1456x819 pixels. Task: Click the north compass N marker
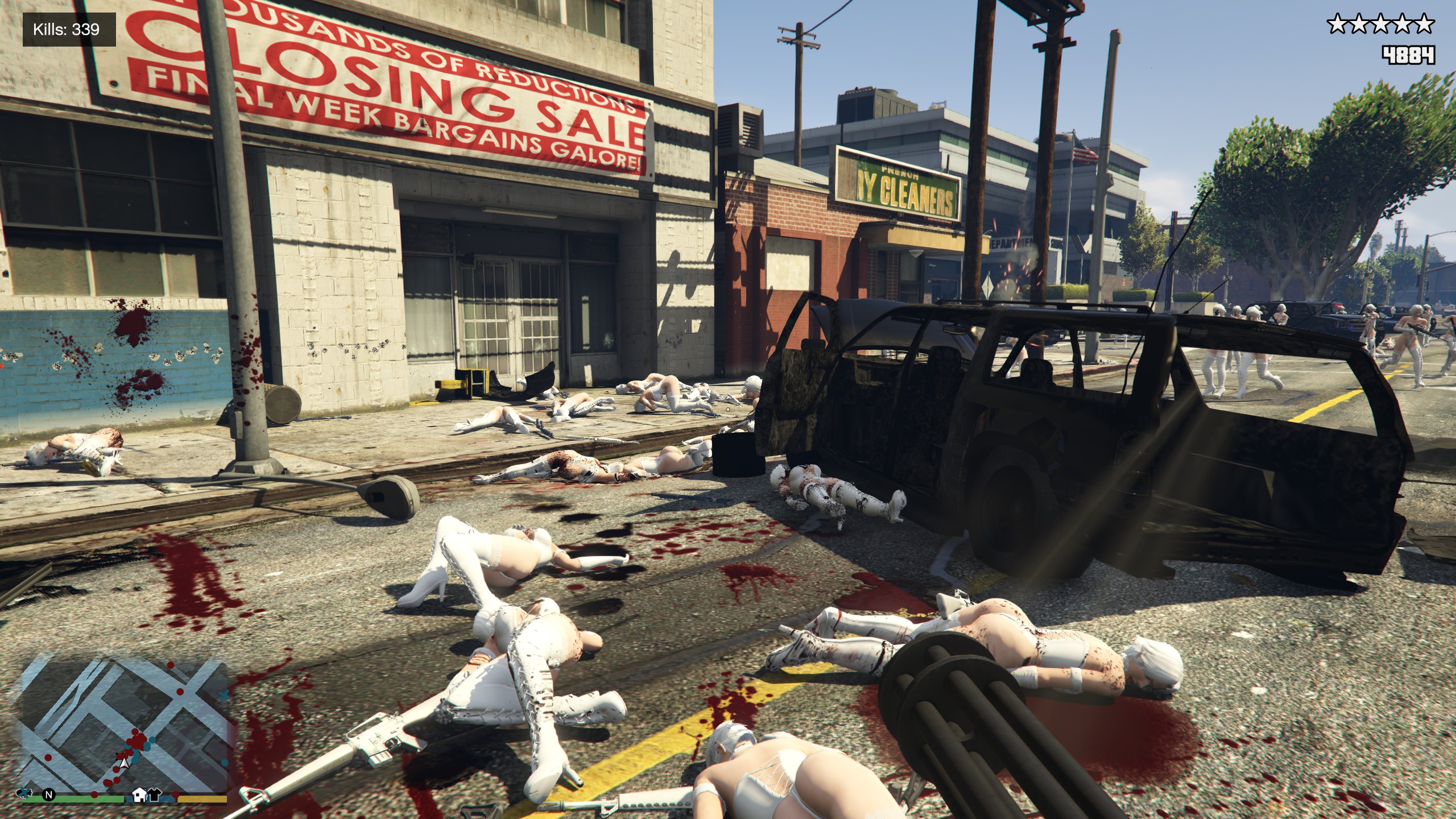point(49,795)
